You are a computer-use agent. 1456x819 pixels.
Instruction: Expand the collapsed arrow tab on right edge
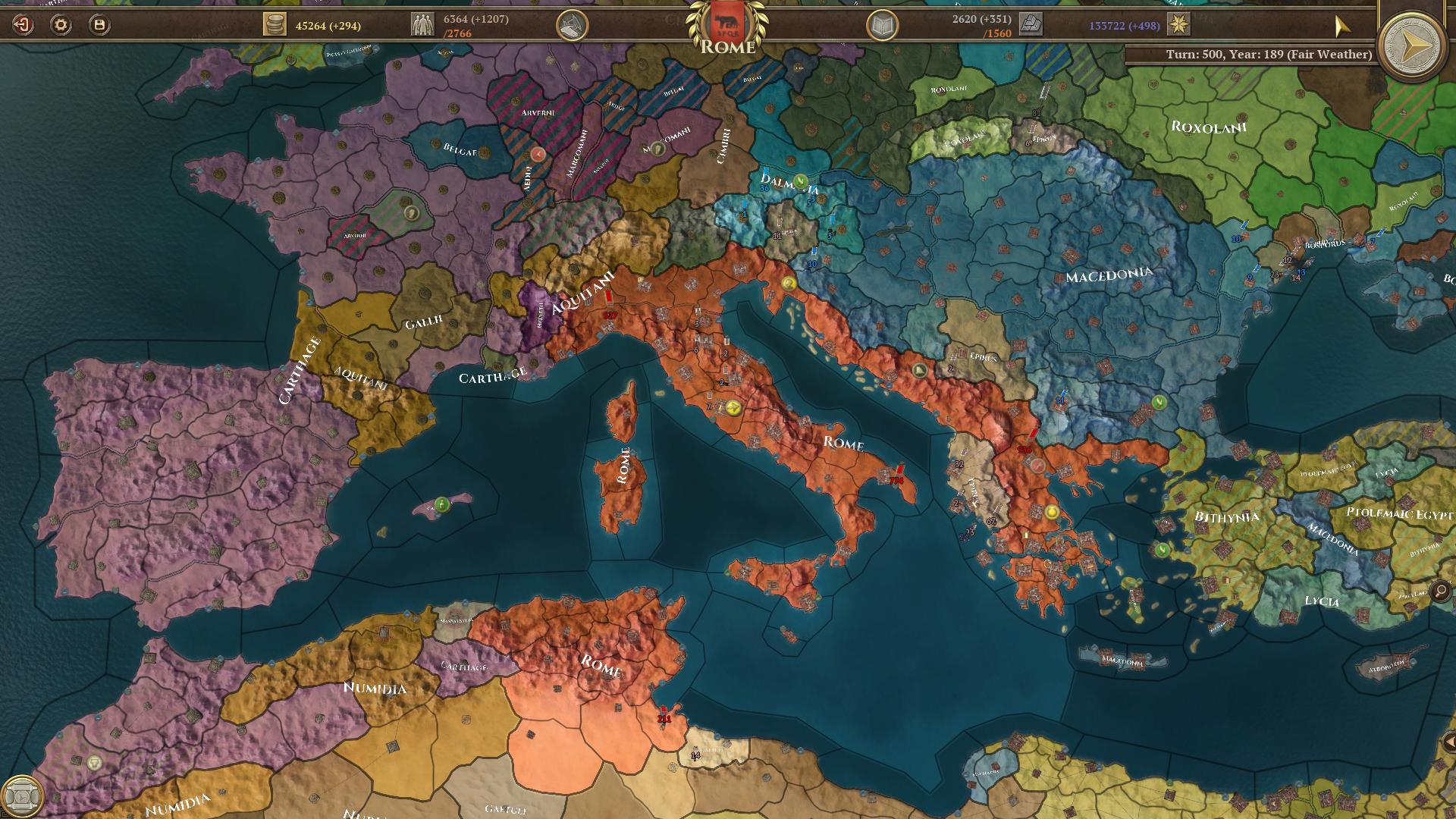1449,742
